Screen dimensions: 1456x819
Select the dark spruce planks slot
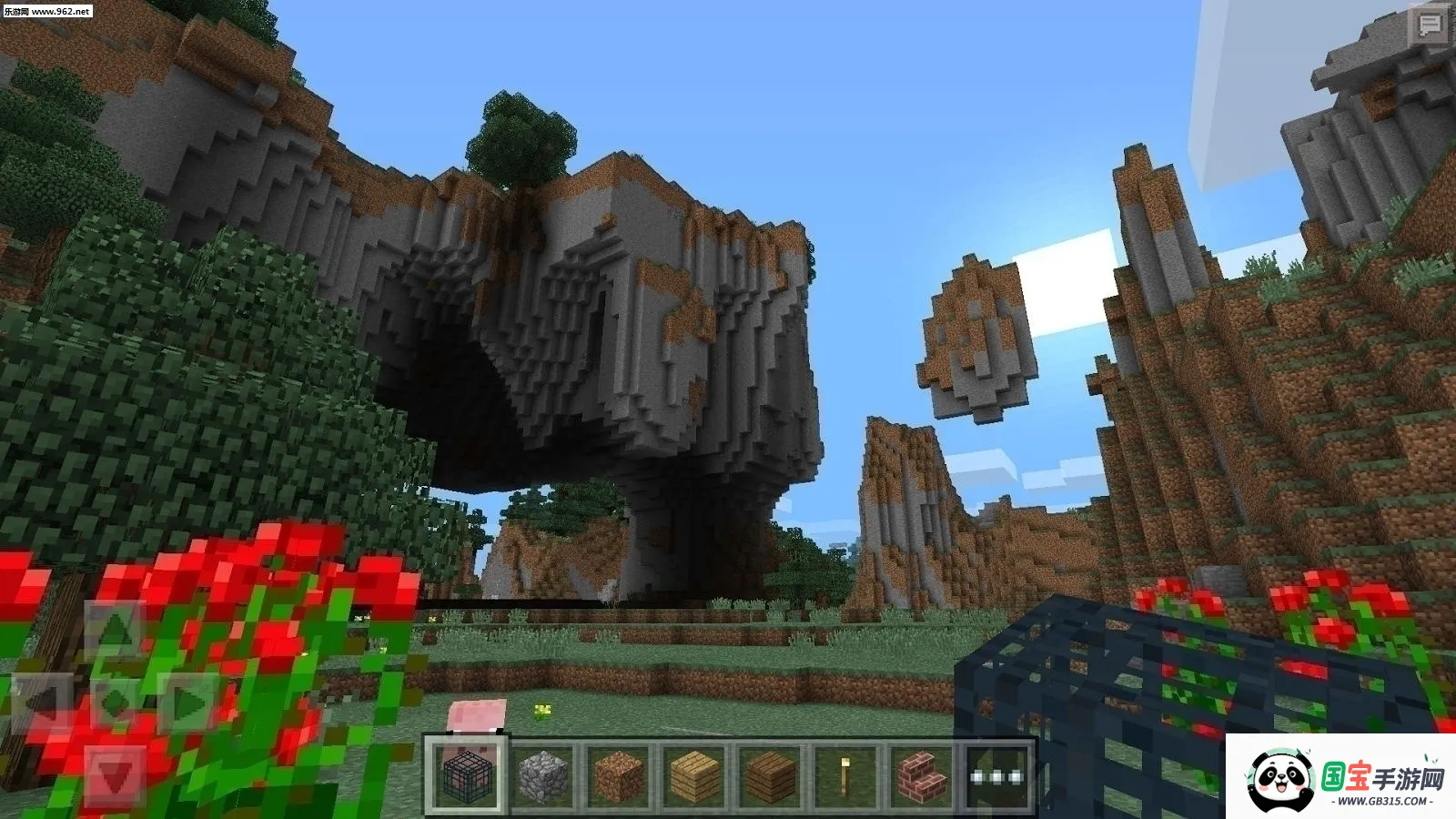767,778
